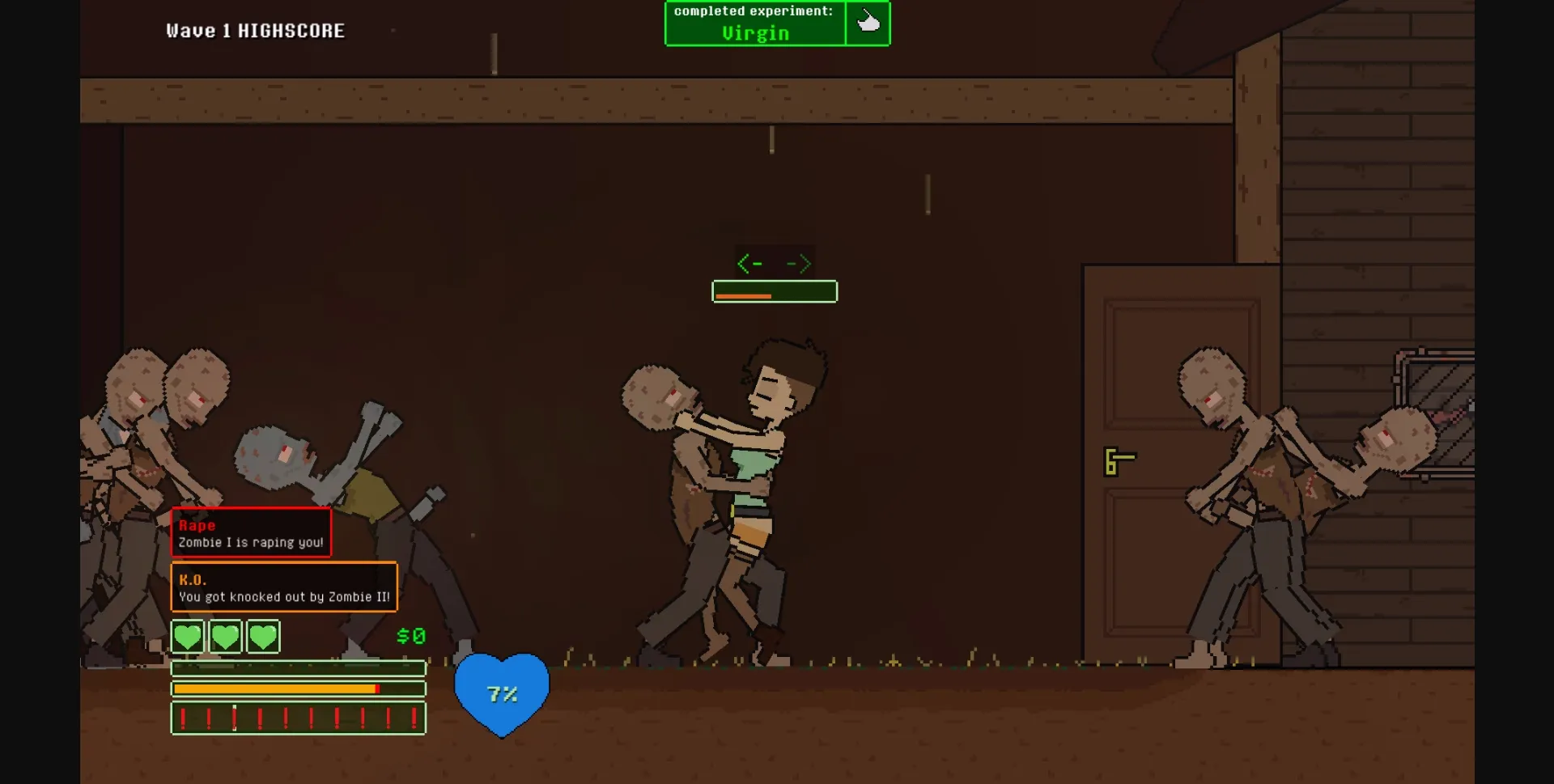Select the second green heart icon

coord(225,637)
